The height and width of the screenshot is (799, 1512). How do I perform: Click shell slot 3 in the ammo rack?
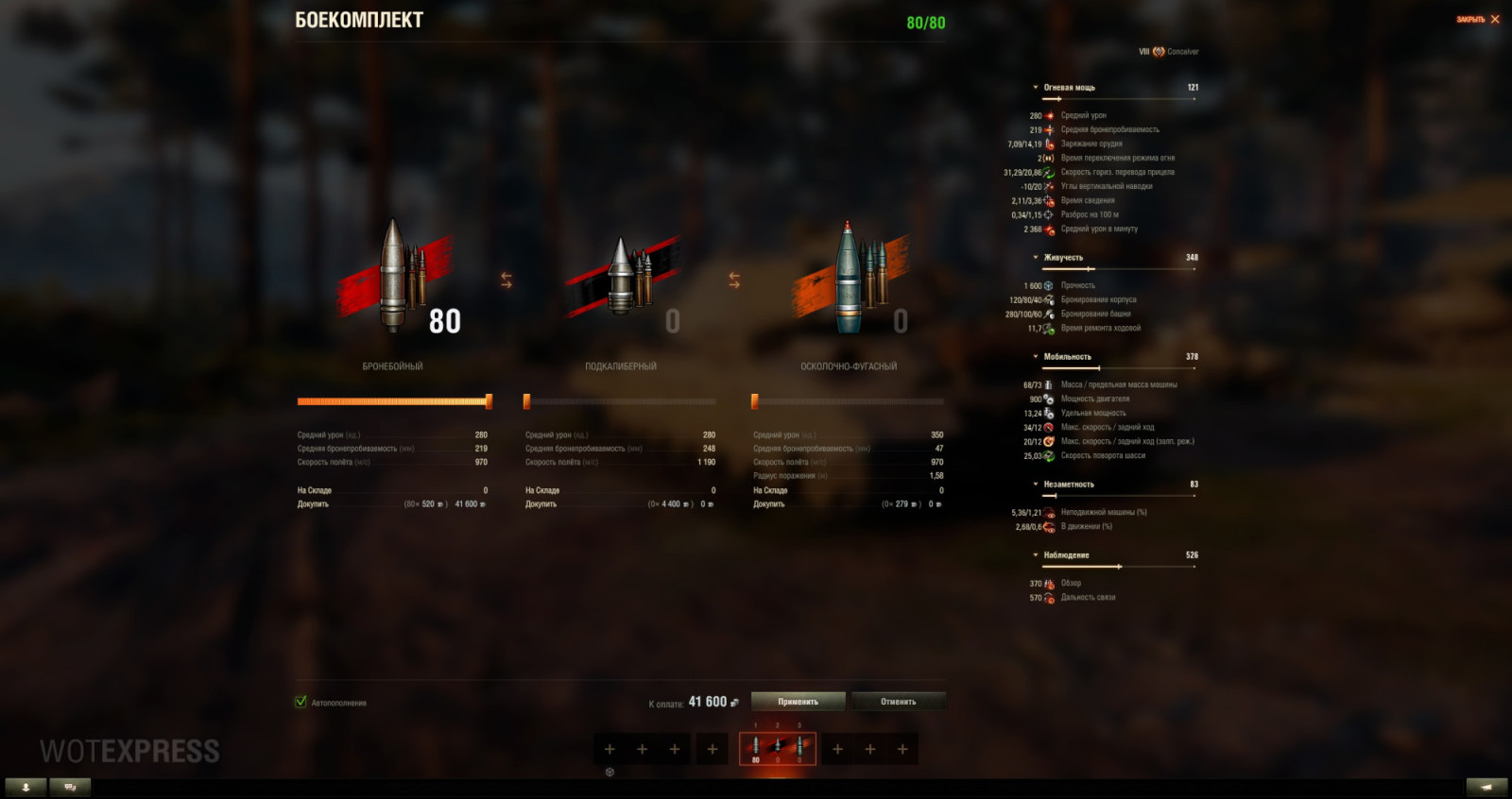pos(801,747)
